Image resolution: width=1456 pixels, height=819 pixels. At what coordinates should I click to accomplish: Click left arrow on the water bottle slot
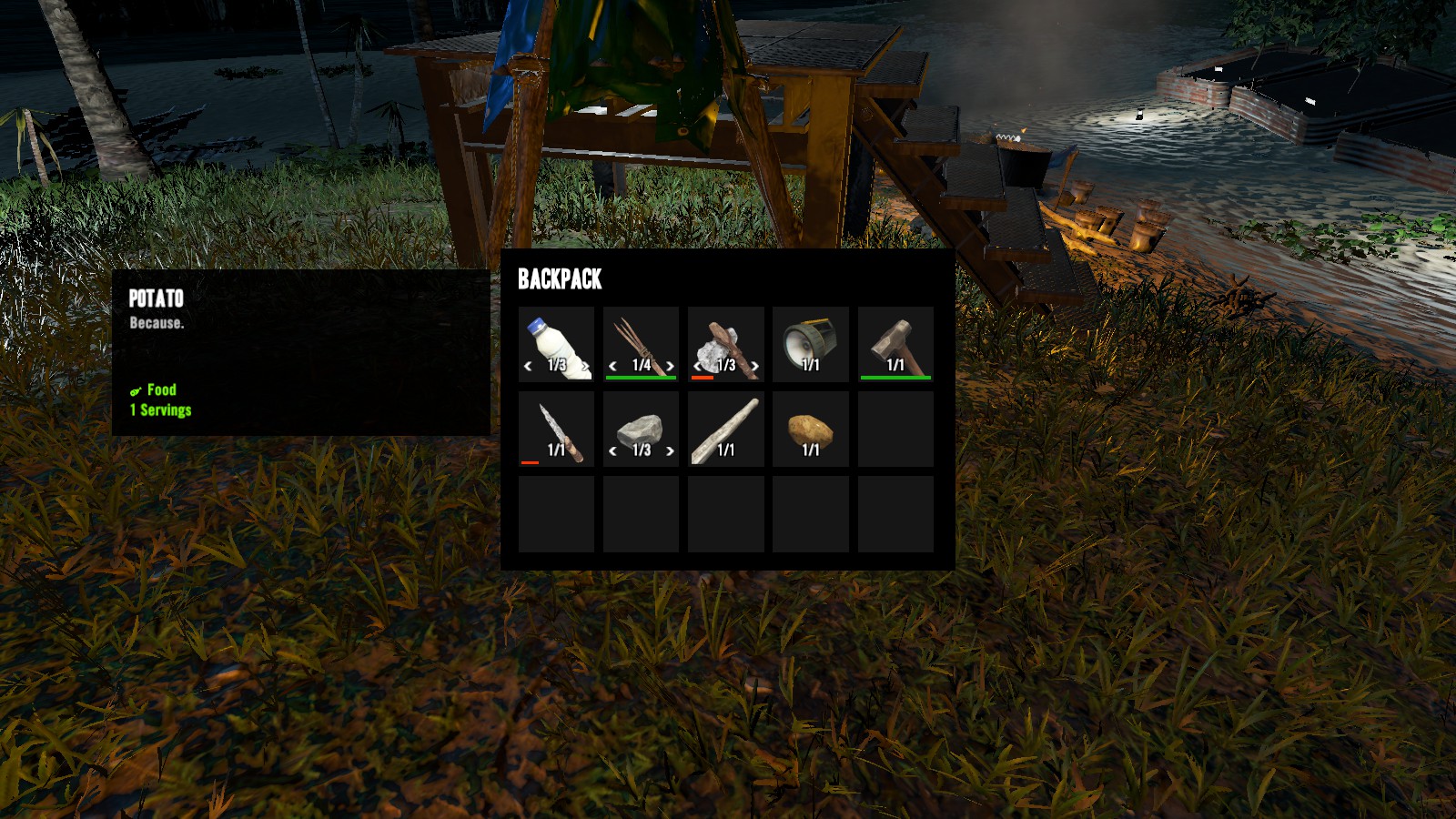[x=528, y=366]
